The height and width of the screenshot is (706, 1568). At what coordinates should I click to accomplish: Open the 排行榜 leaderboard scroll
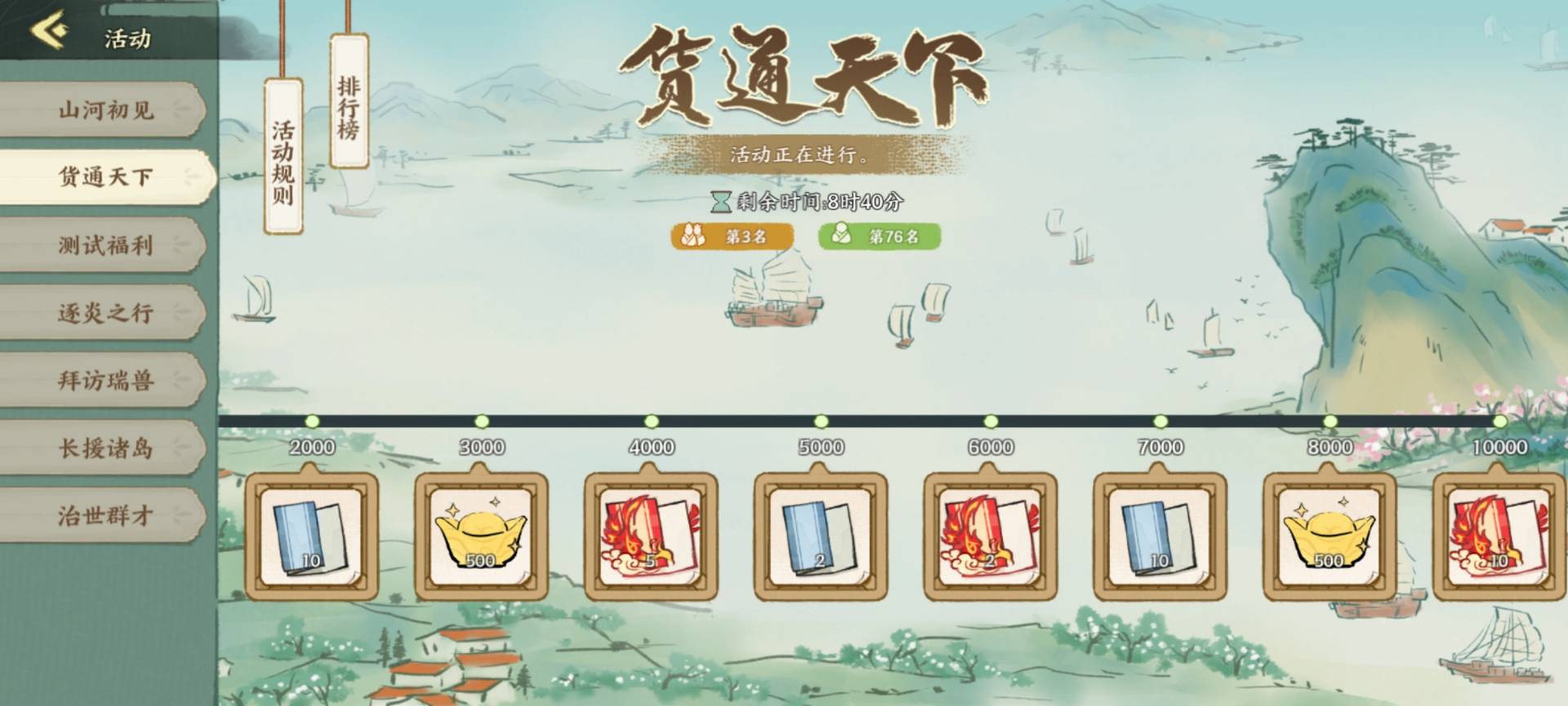(x=350, y=106)
